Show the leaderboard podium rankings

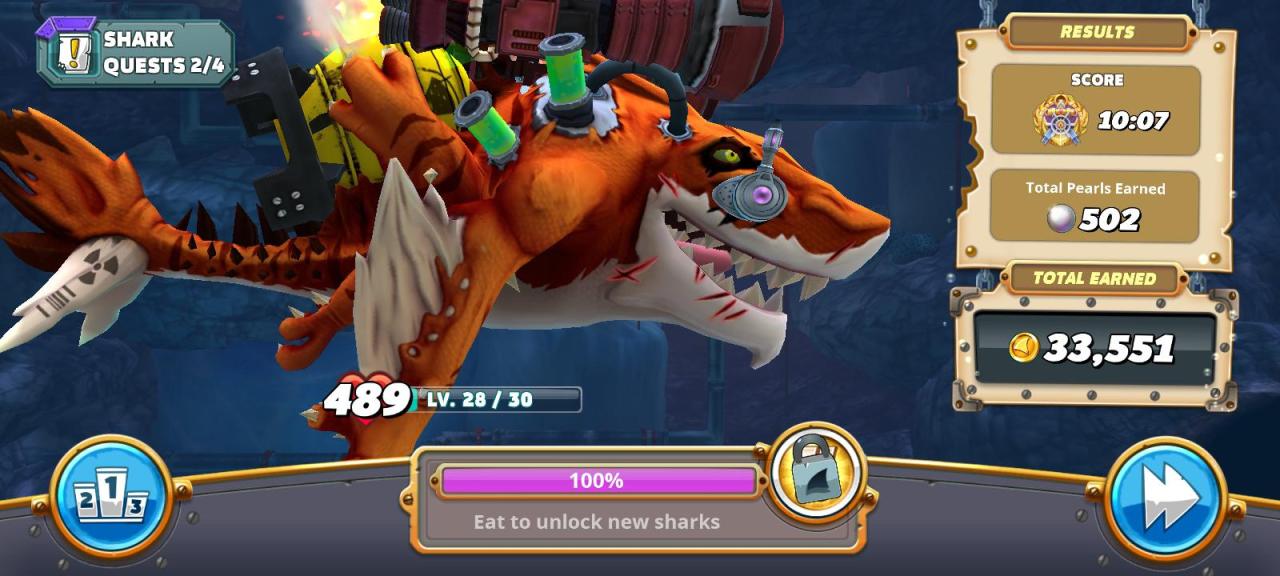pyautogui.click(x=111, y=496)
